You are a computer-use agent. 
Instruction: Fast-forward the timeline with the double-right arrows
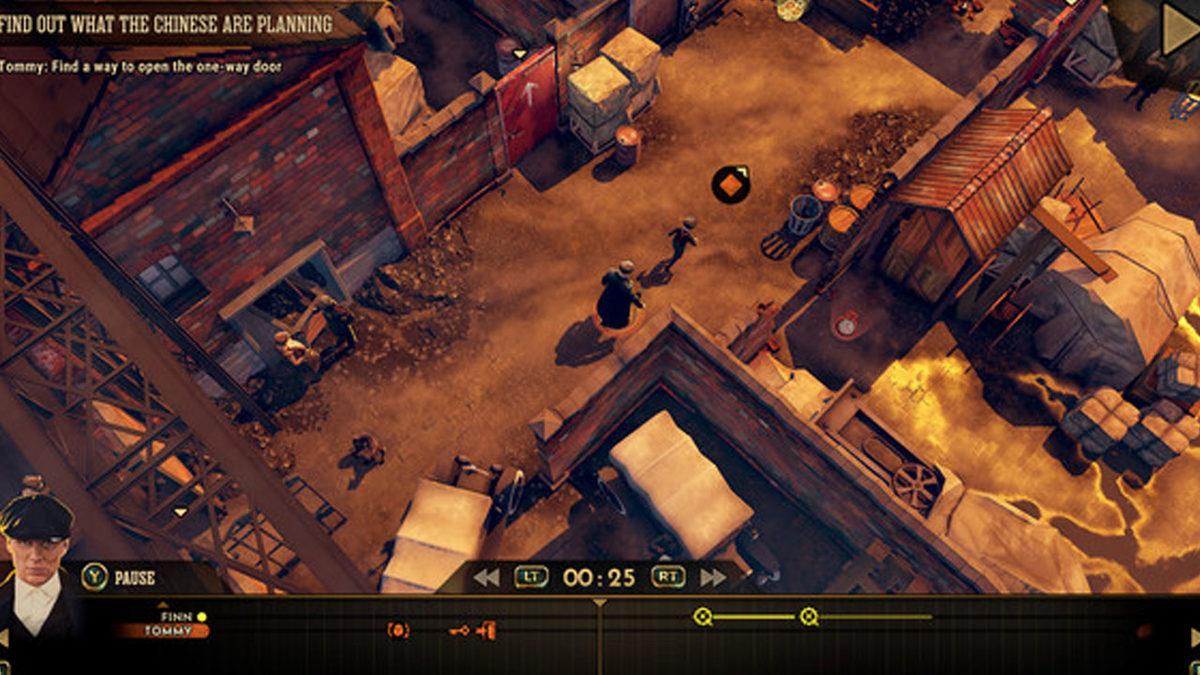[x=713, y=577]
